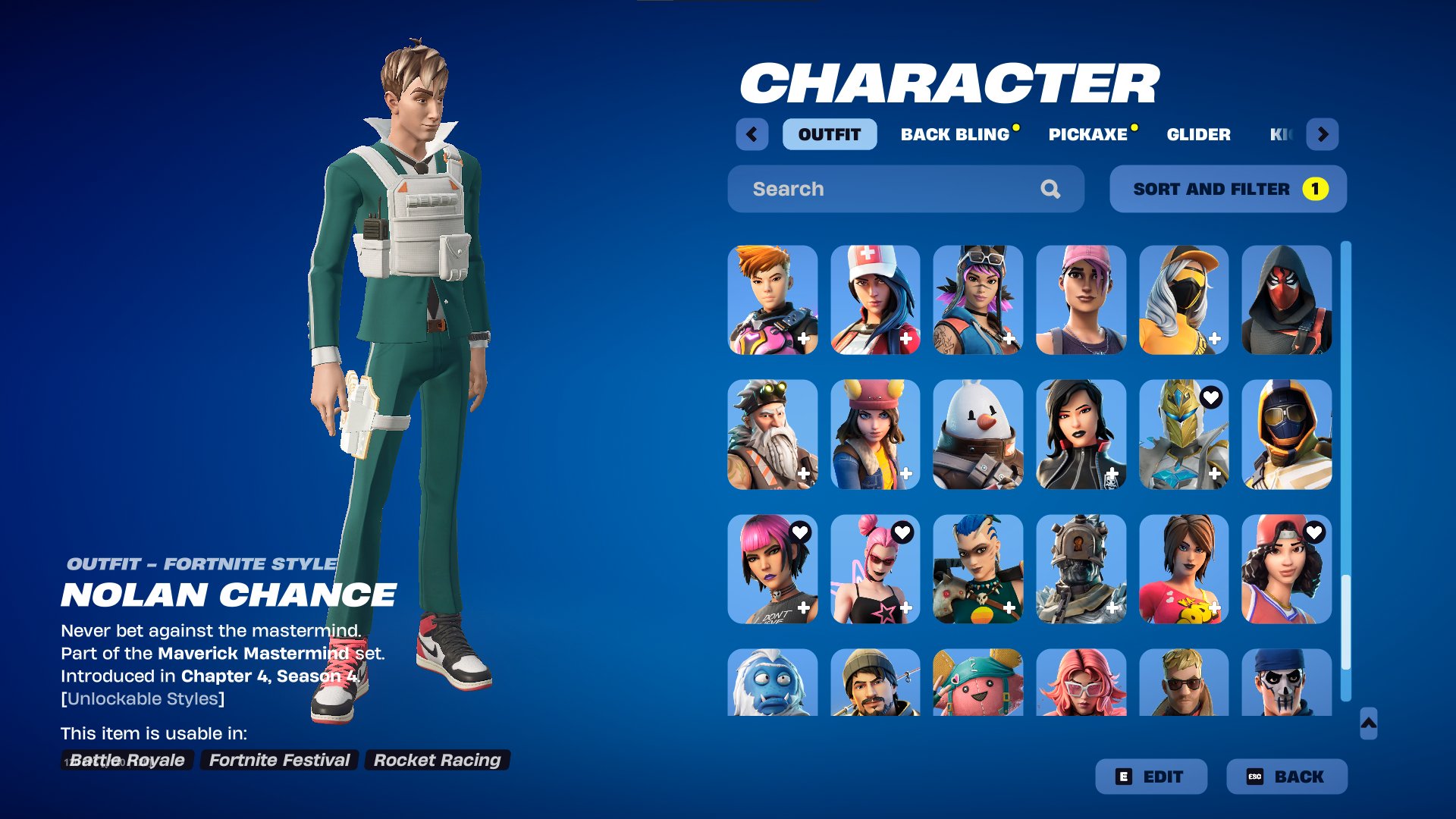Unfavorite the red-cap brunette outfit

(1315, 531)
